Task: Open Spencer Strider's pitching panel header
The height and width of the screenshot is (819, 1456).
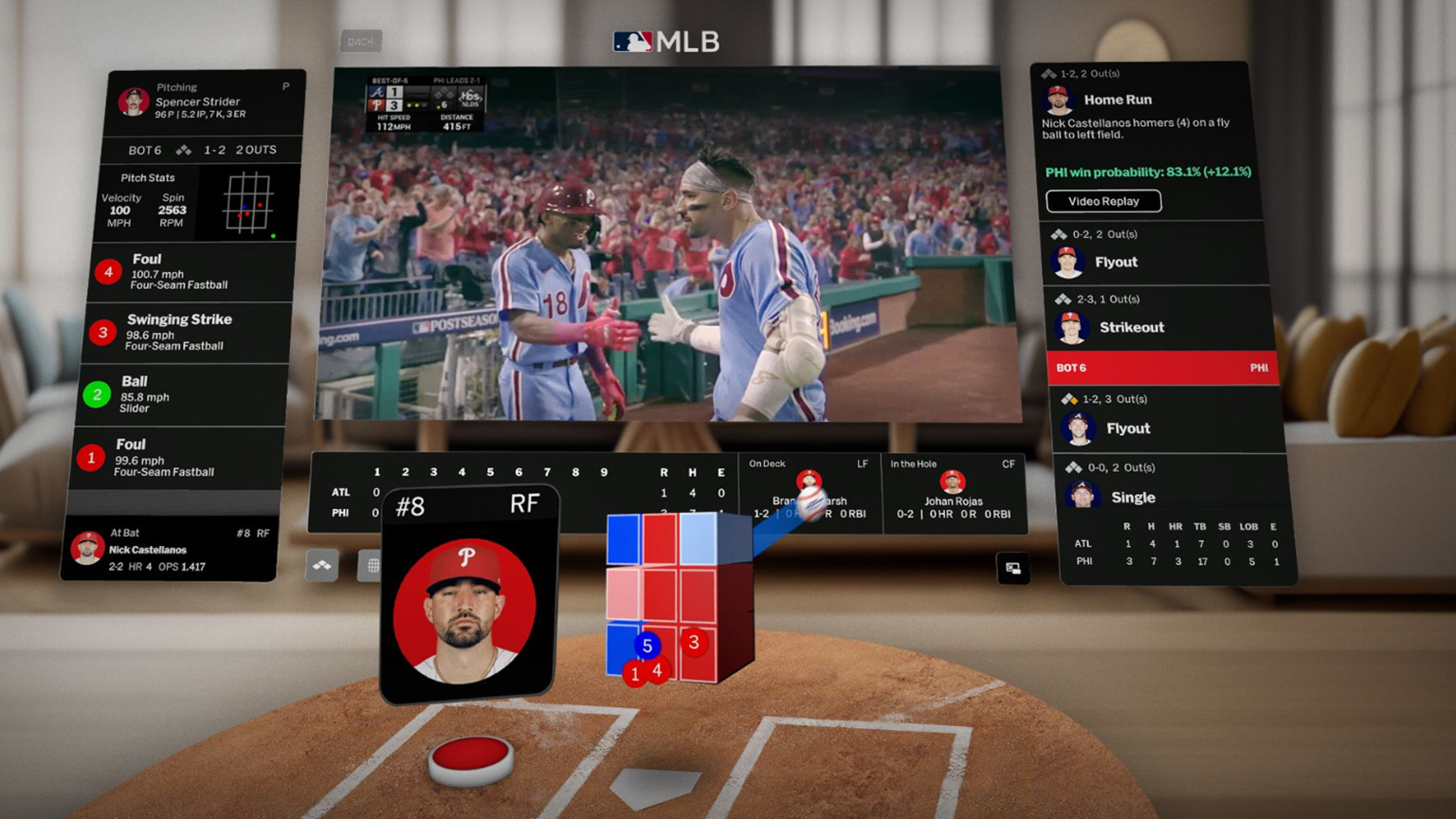Action: coord(205,101)
